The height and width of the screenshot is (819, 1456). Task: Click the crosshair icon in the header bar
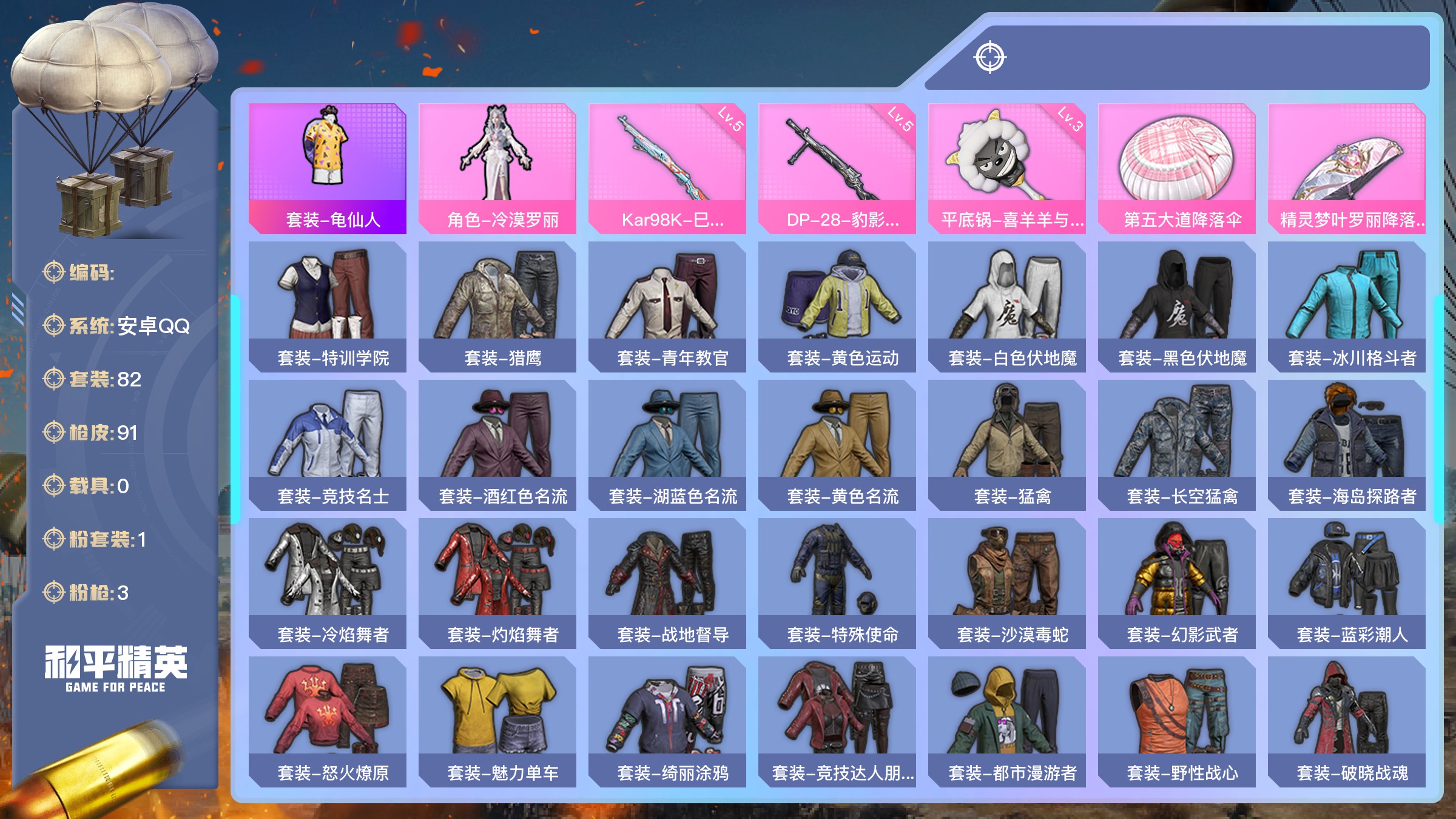pyautogui.click(x=990, y=58)
